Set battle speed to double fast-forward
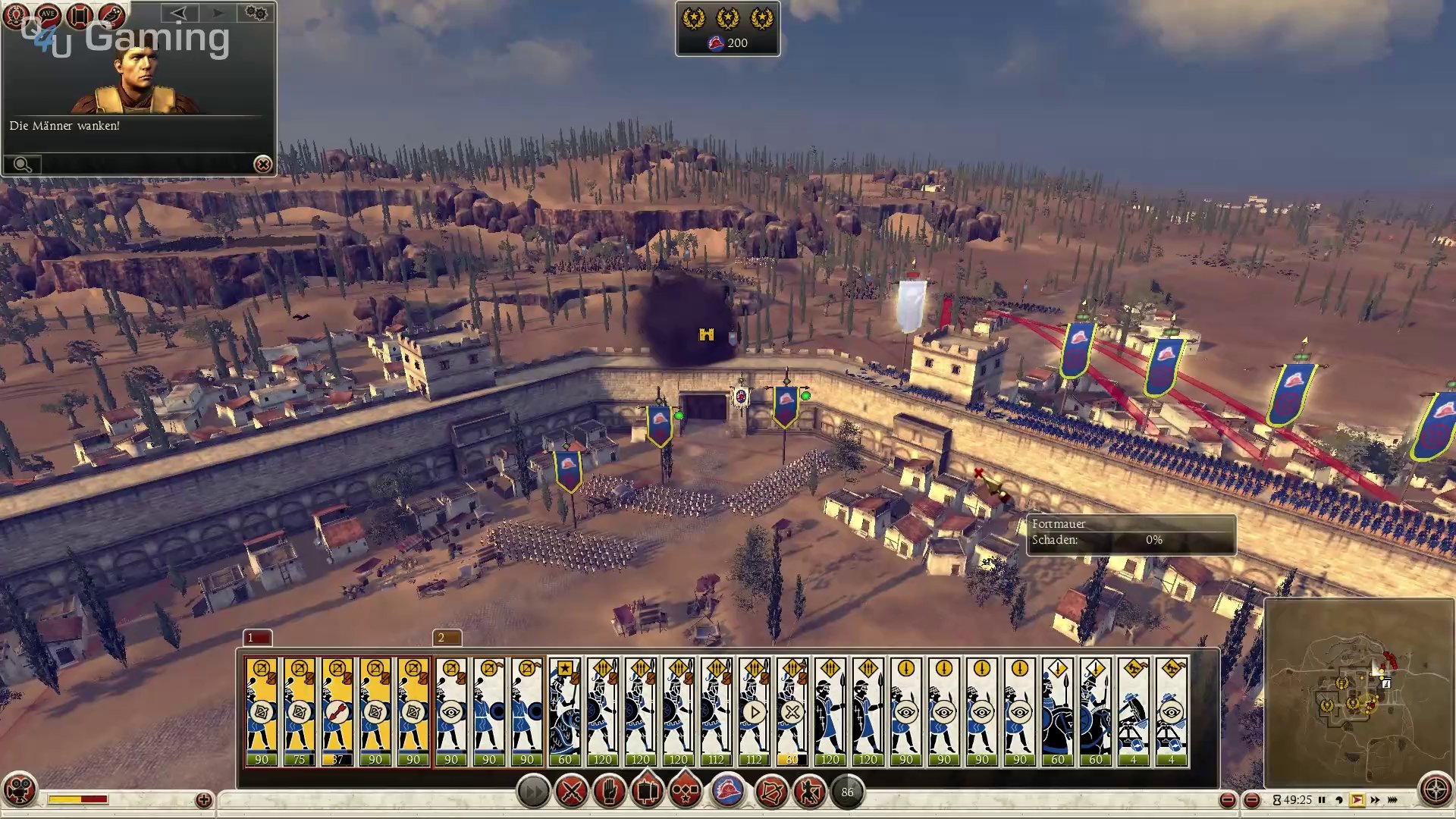Image resolution: width=1456 pixels, height=819 pixels. coord(1375,800)
